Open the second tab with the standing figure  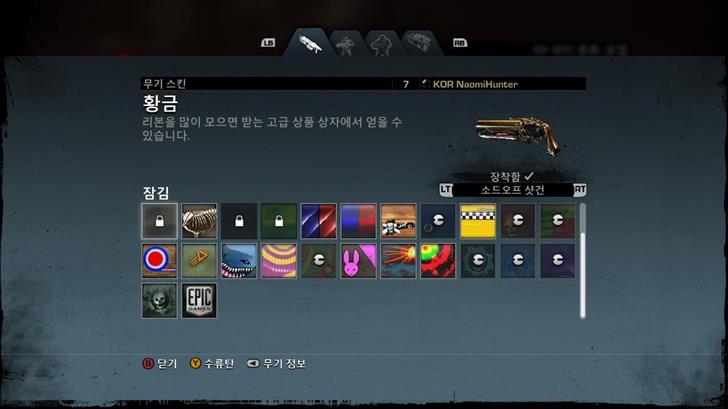pos(345,44)
